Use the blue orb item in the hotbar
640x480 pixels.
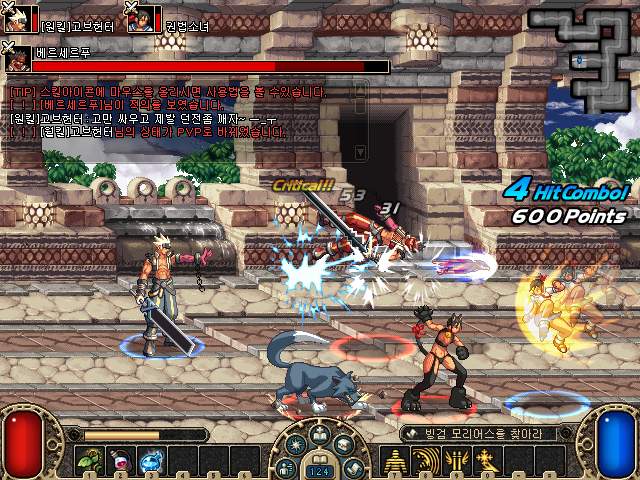click(x=152, y=461)
